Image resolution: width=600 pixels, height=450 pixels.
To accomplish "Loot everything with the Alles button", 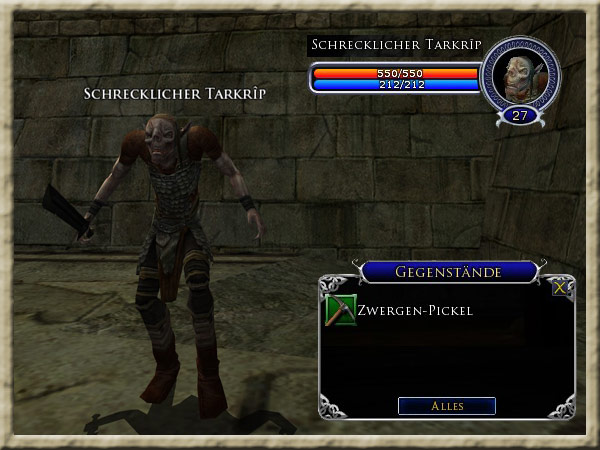I will pos(446,406).
